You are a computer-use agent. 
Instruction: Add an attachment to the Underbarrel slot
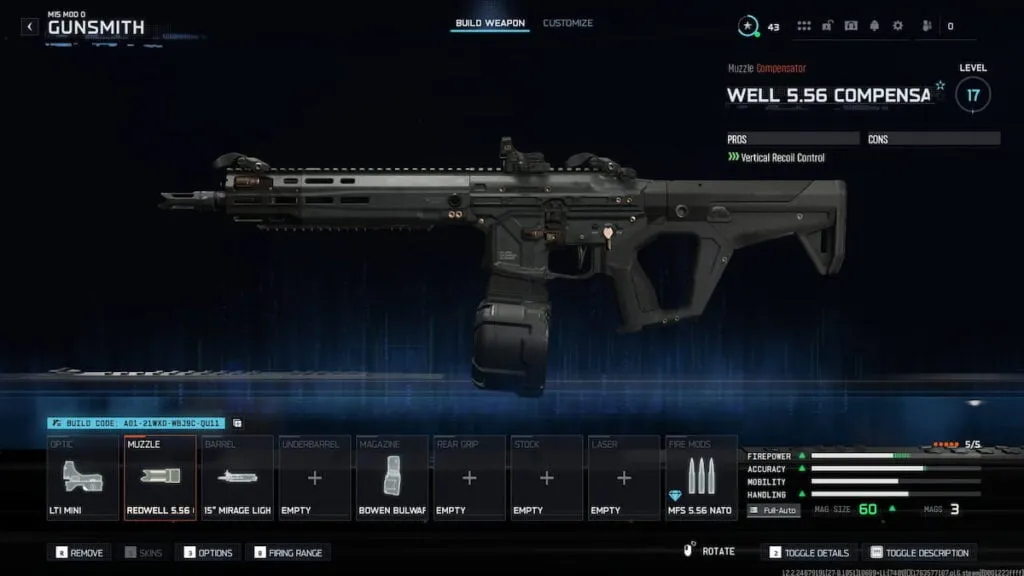click(x=315, y=477)
